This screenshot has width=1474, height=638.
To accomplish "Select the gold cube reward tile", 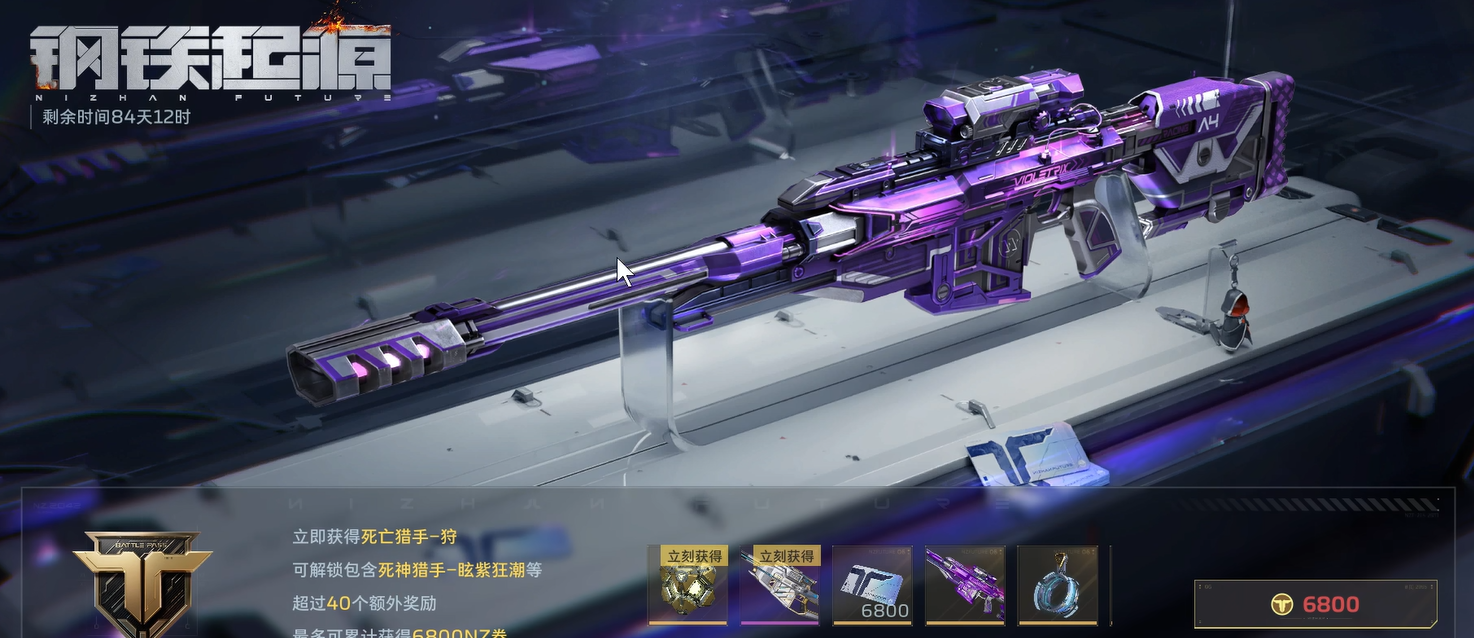I will coord(687,585).
